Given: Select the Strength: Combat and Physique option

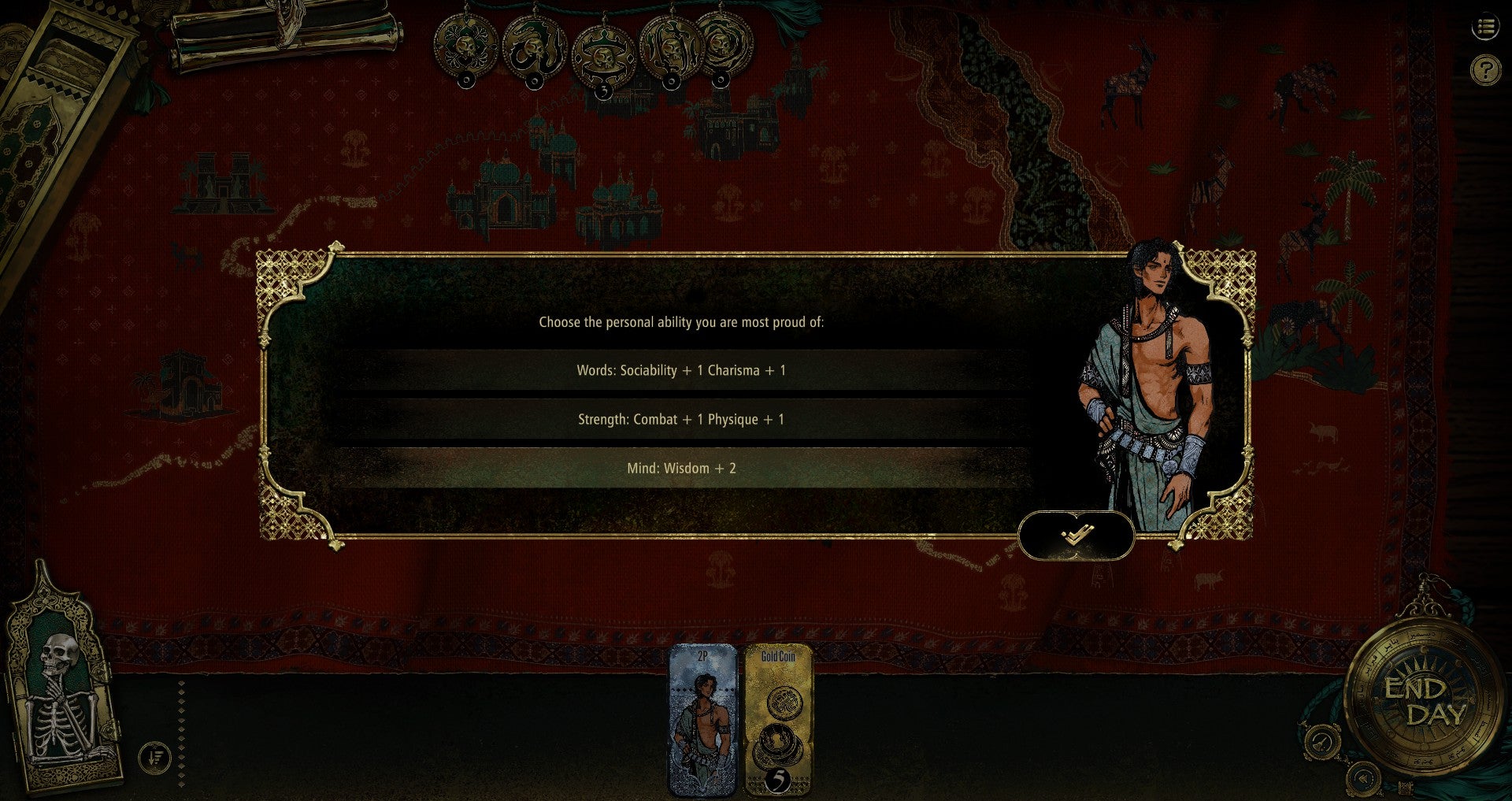Looking at the screenshot, I should coord(681,419).
